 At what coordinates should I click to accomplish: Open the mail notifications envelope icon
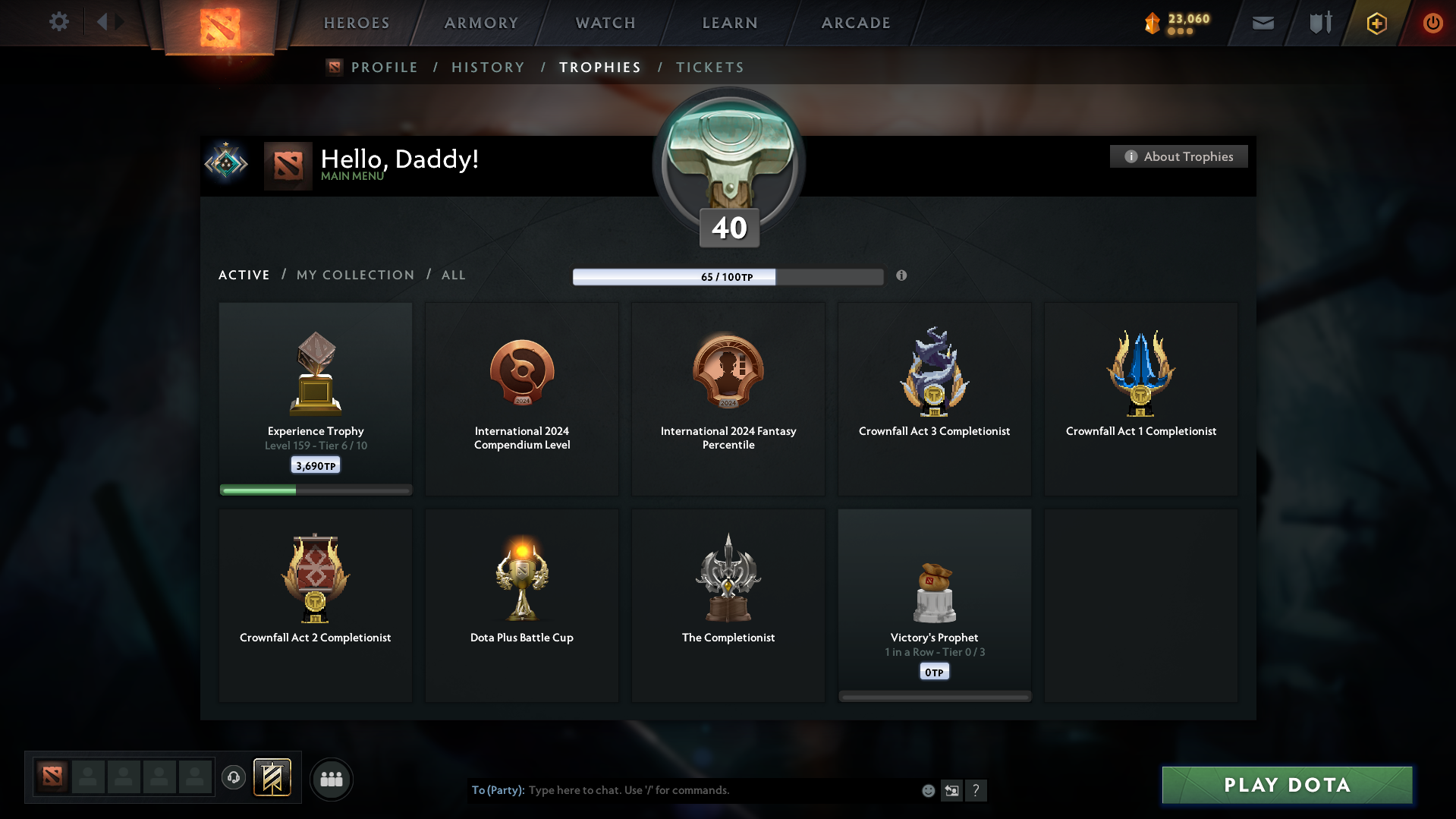point(1263,23)
